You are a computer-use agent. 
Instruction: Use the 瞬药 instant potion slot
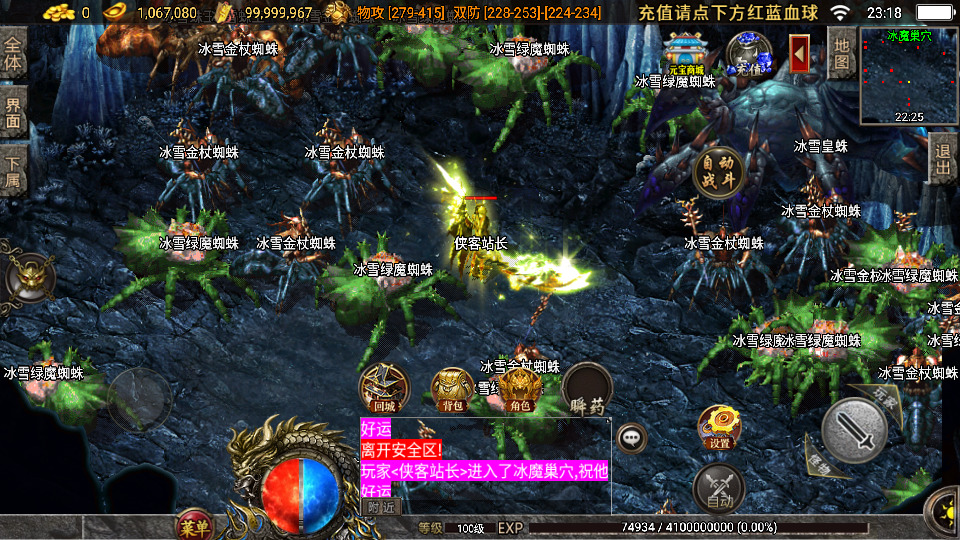coord(587,388)
